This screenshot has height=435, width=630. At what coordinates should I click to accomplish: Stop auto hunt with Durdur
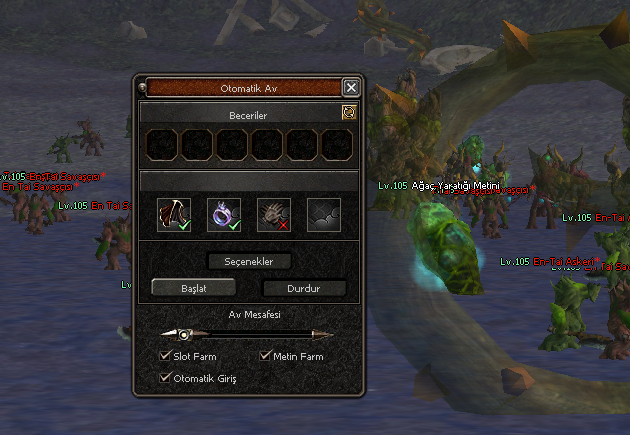tap(304, 288)
